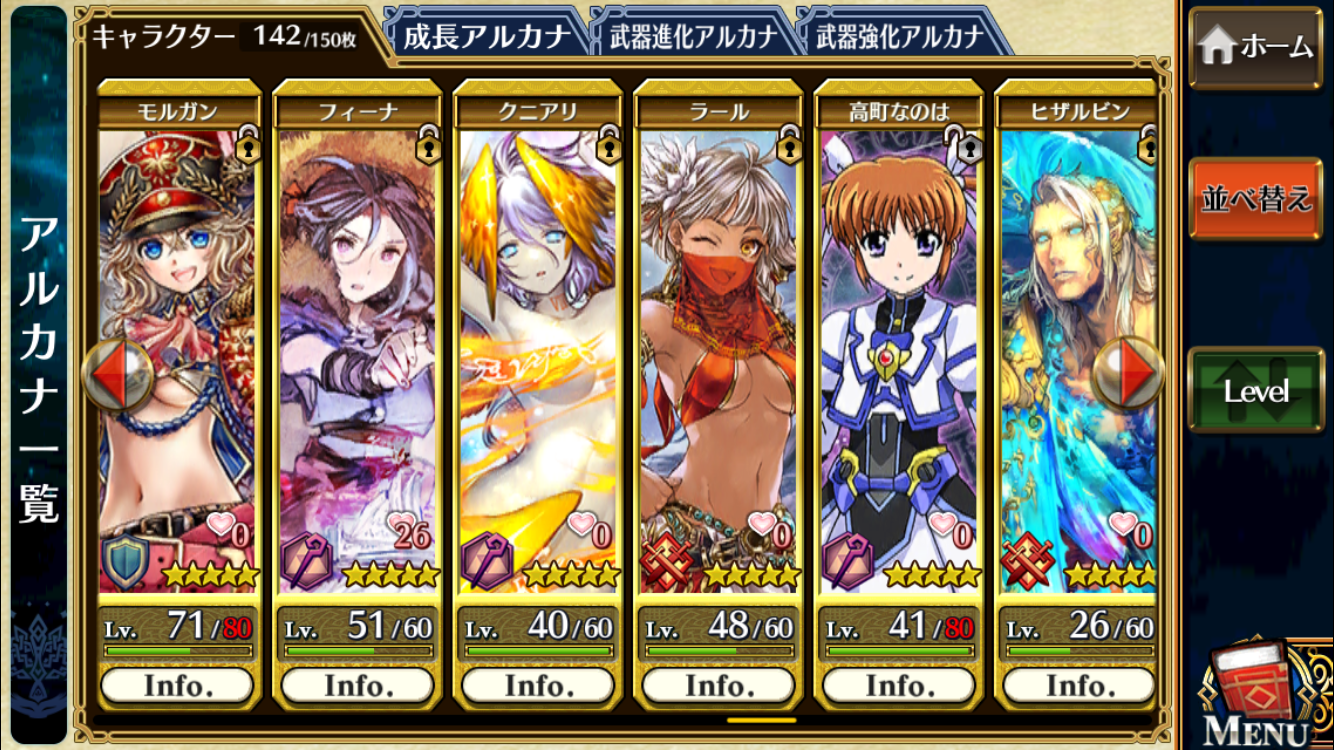1334x750 pixels.
Task: Show Info for クニアリ
Action: pyautogui.click(x=538, y=686)
